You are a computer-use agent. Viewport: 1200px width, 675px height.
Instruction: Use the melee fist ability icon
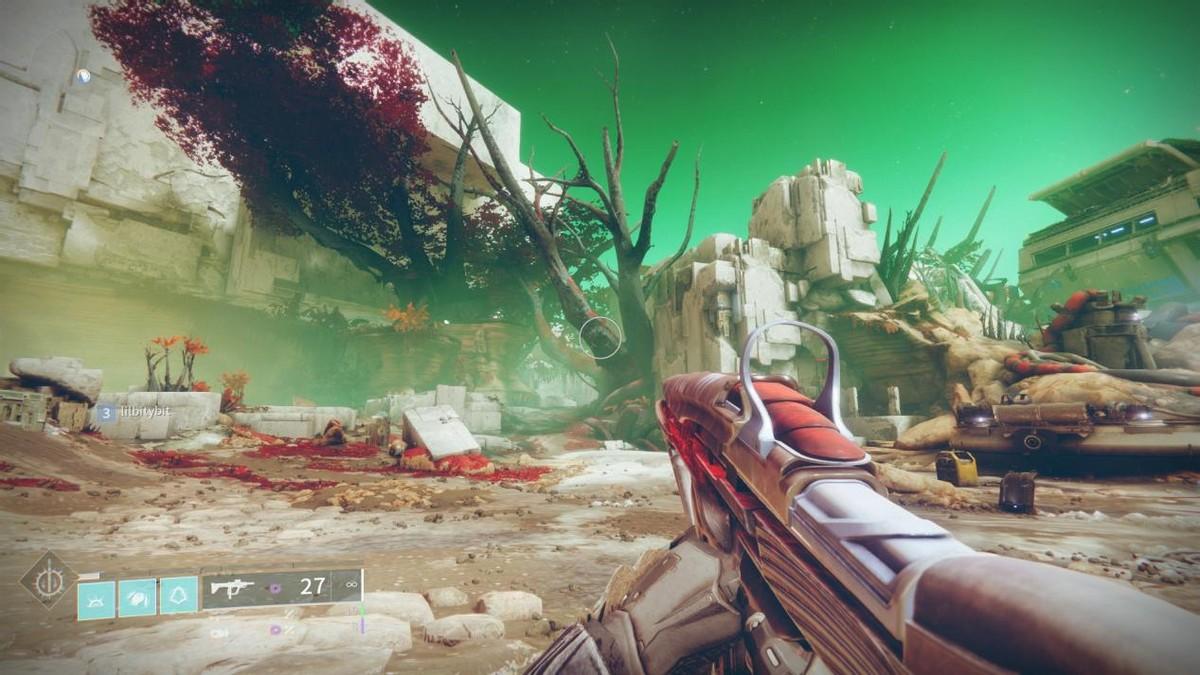(138, 597)
